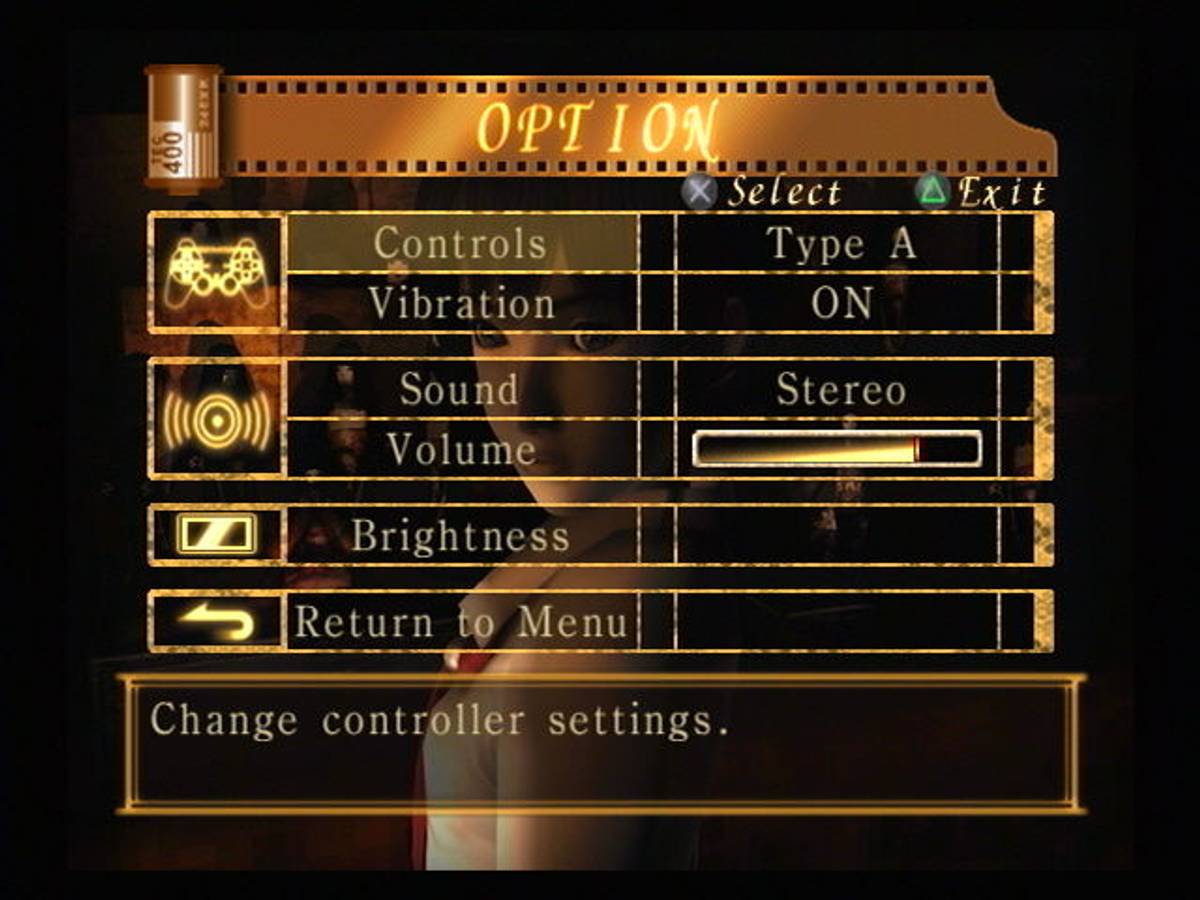
Task: Open the Vibration setting
Action: 461,303
